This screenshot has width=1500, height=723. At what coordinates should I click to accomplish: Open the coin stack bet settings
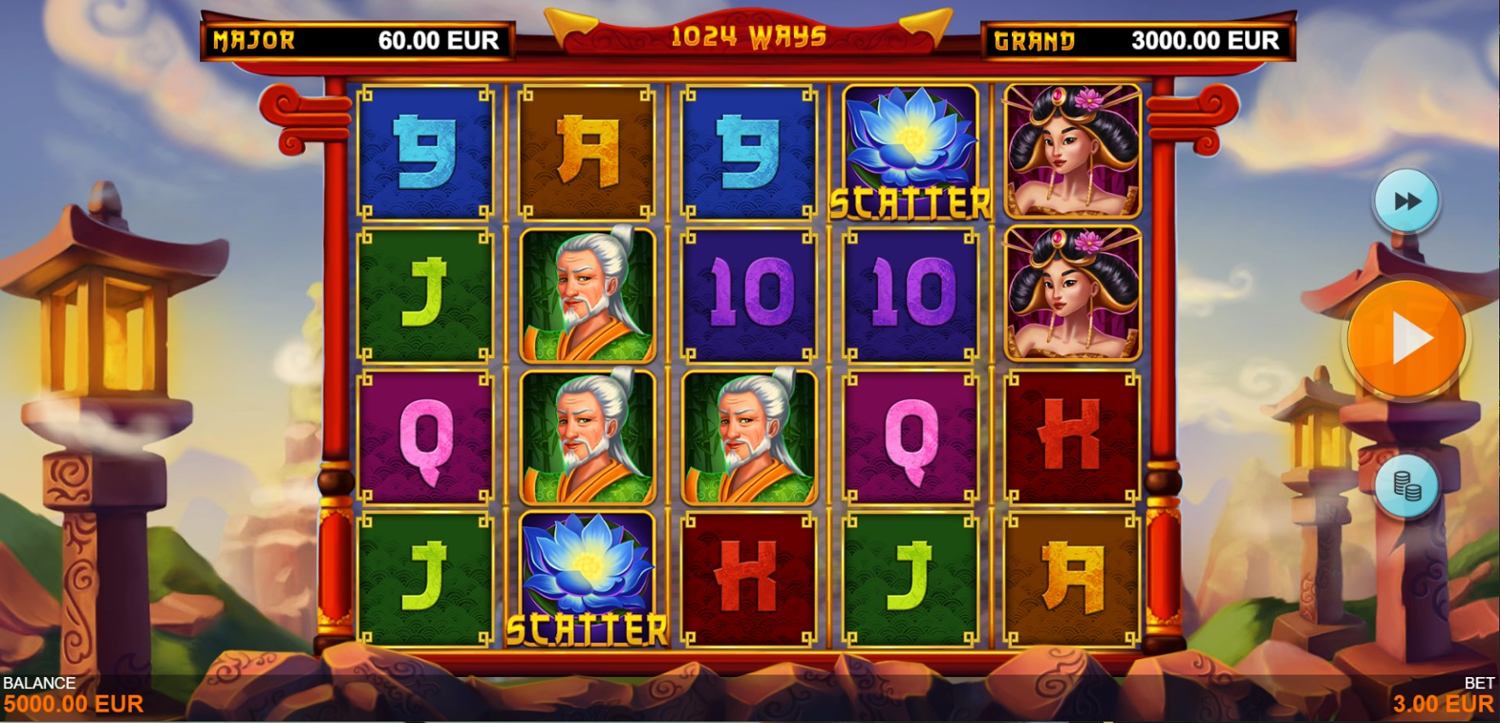1406,485
